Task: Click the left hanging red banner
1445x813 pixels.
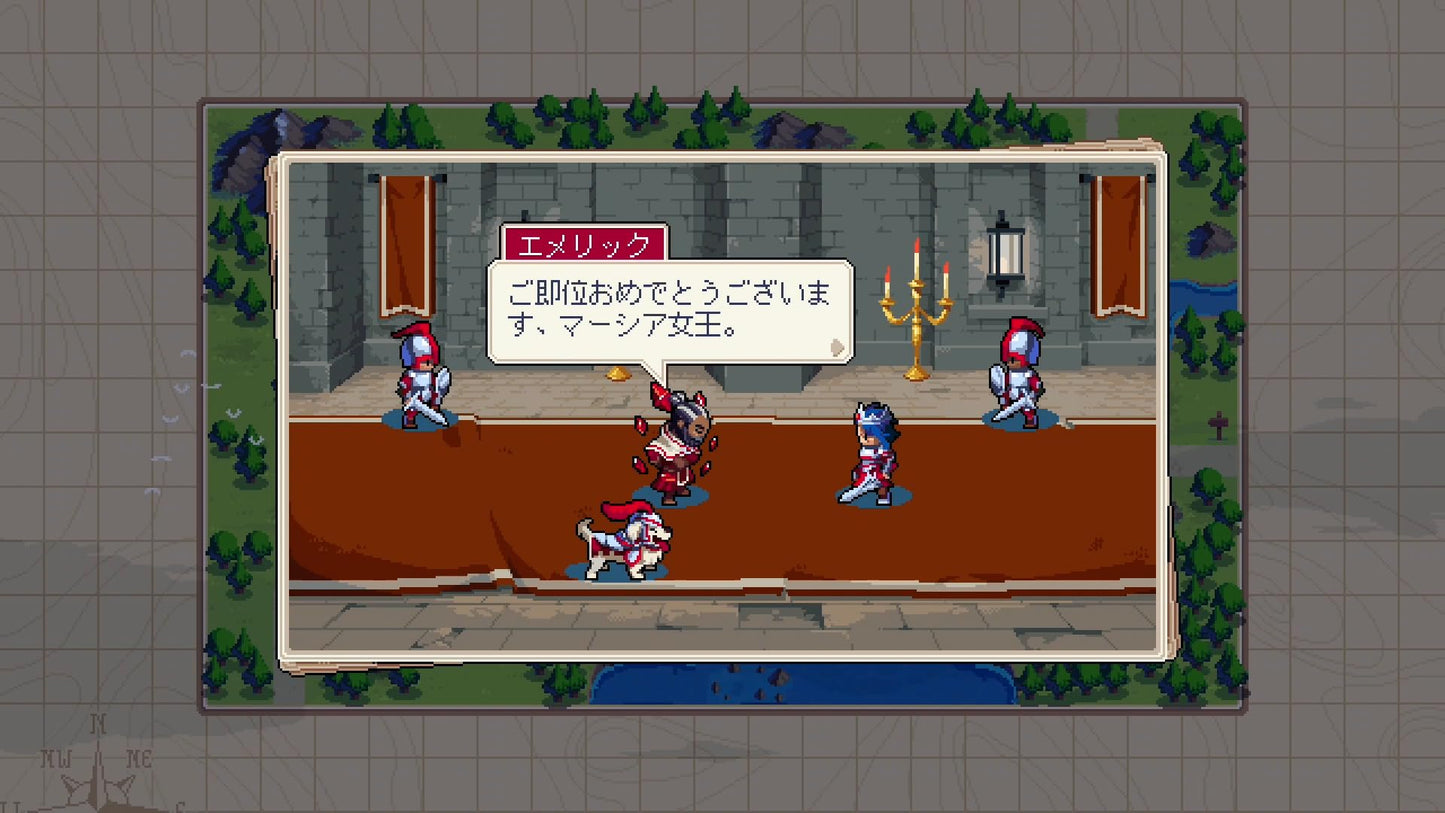Action: point(410,245)
